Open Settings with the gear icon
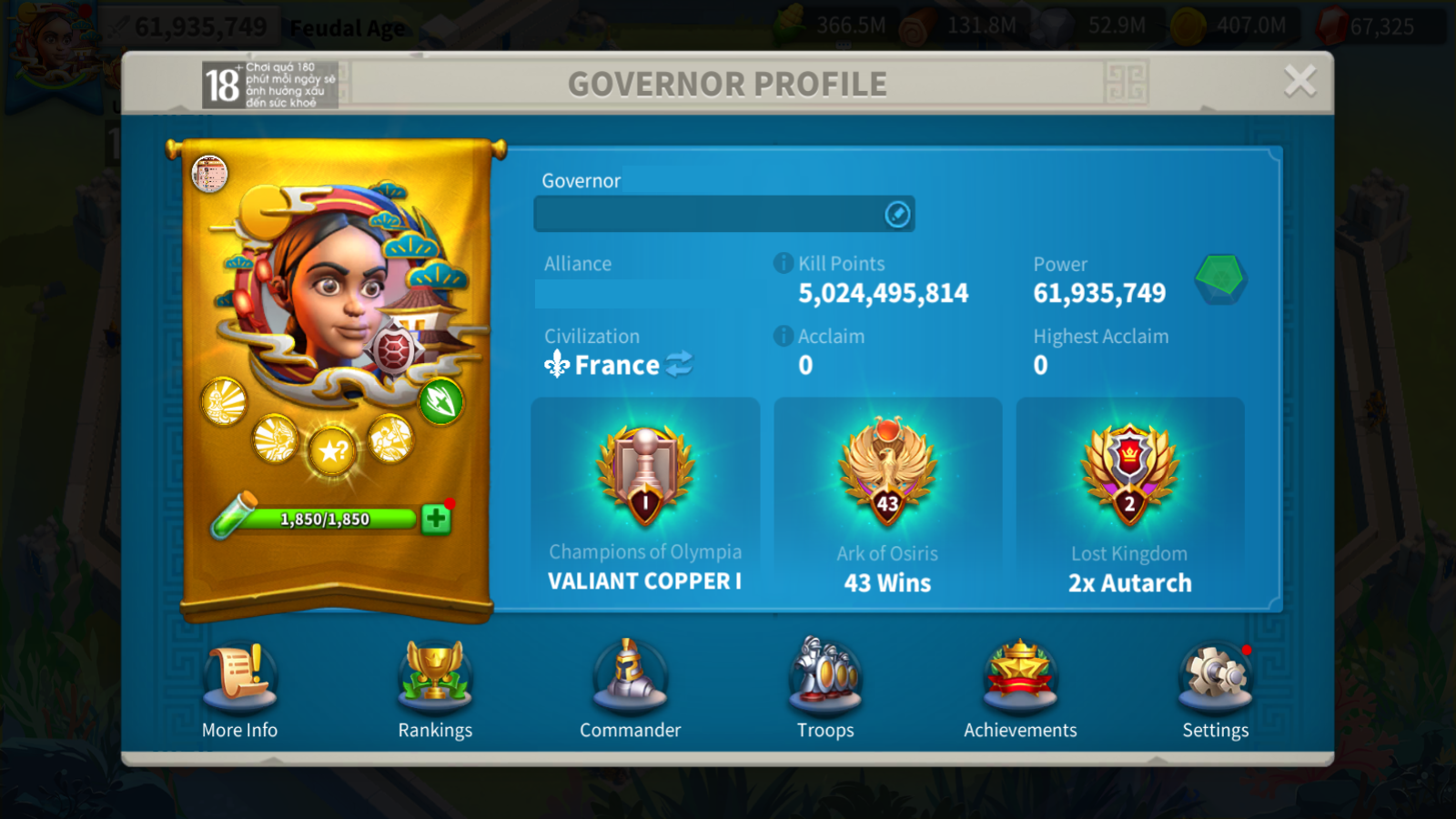This screenshot has width=1456, height=819. pyautogui.click(x=1215, y=689)
